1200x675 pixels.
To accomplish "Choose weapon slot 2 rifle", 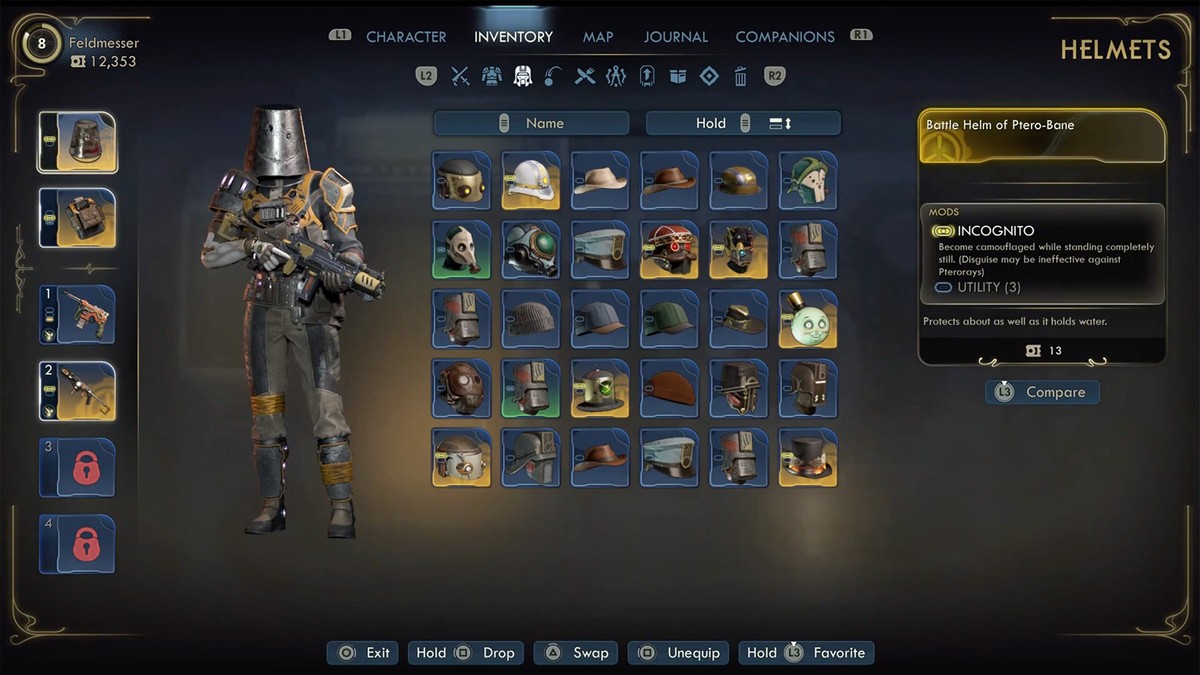I will click(x=77, y=391).
